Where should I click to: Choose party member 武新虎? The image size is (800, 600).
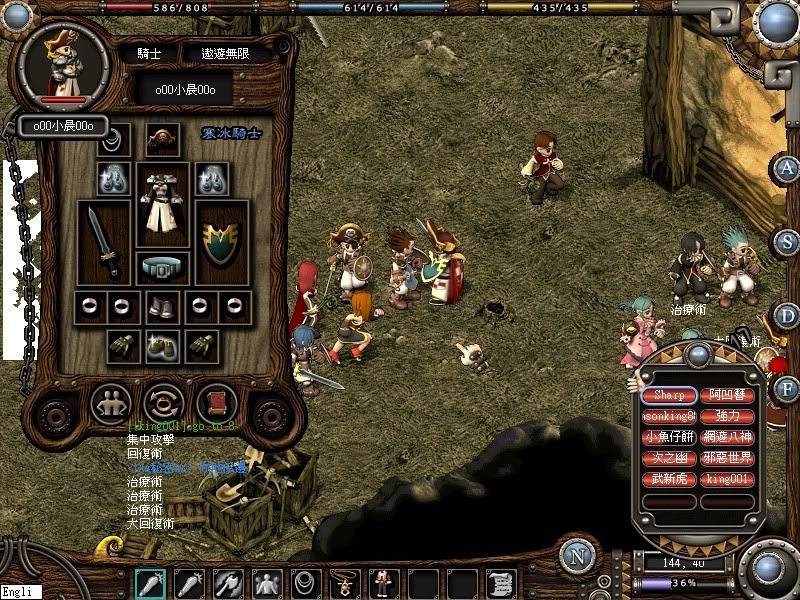point(669,480)
